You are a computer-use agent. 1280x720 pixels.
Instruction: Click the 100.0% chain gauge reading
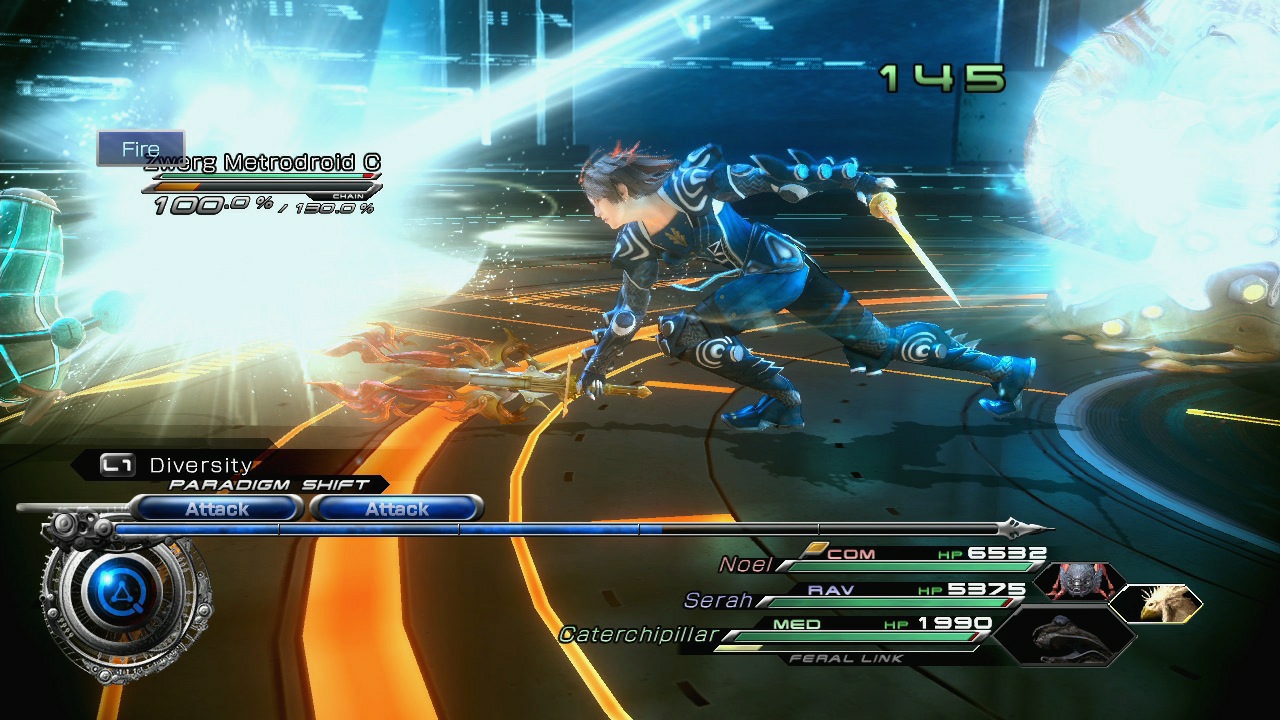(x=200, y=205)
